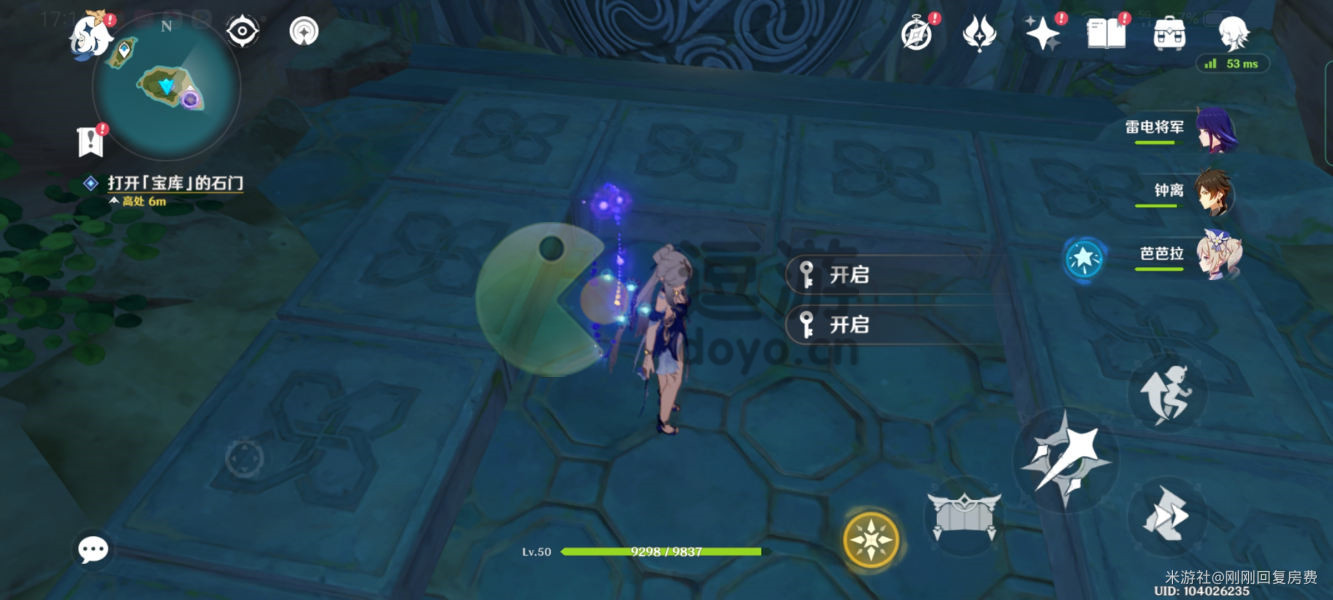Open the character screen icon
Image resolution: width=1333 pixels, height=600 pixels.
pos(1233,34)
